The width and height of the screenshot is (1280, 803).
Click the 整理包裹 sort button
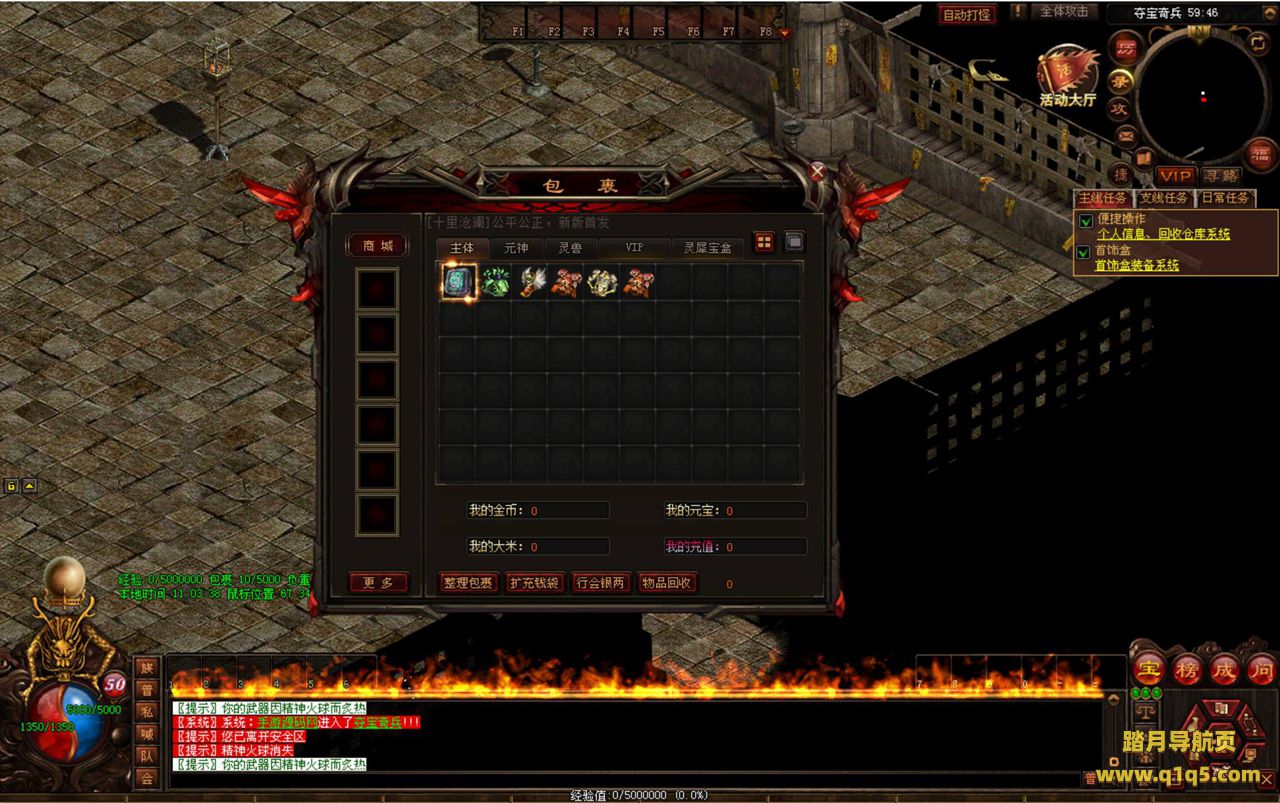point(468,583)
